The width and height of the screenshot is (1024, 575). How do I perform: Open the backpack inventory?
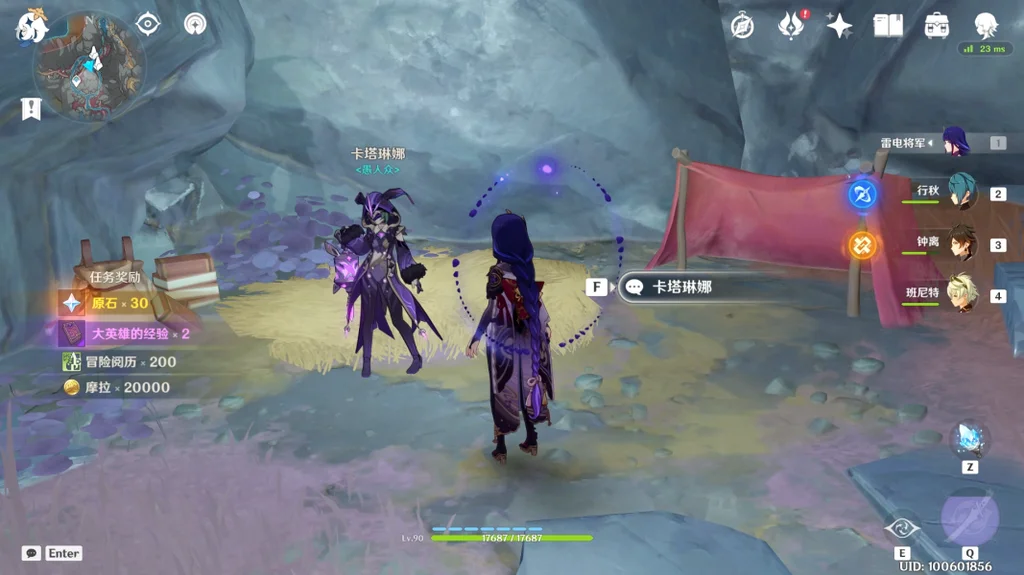tap(937, 26)
